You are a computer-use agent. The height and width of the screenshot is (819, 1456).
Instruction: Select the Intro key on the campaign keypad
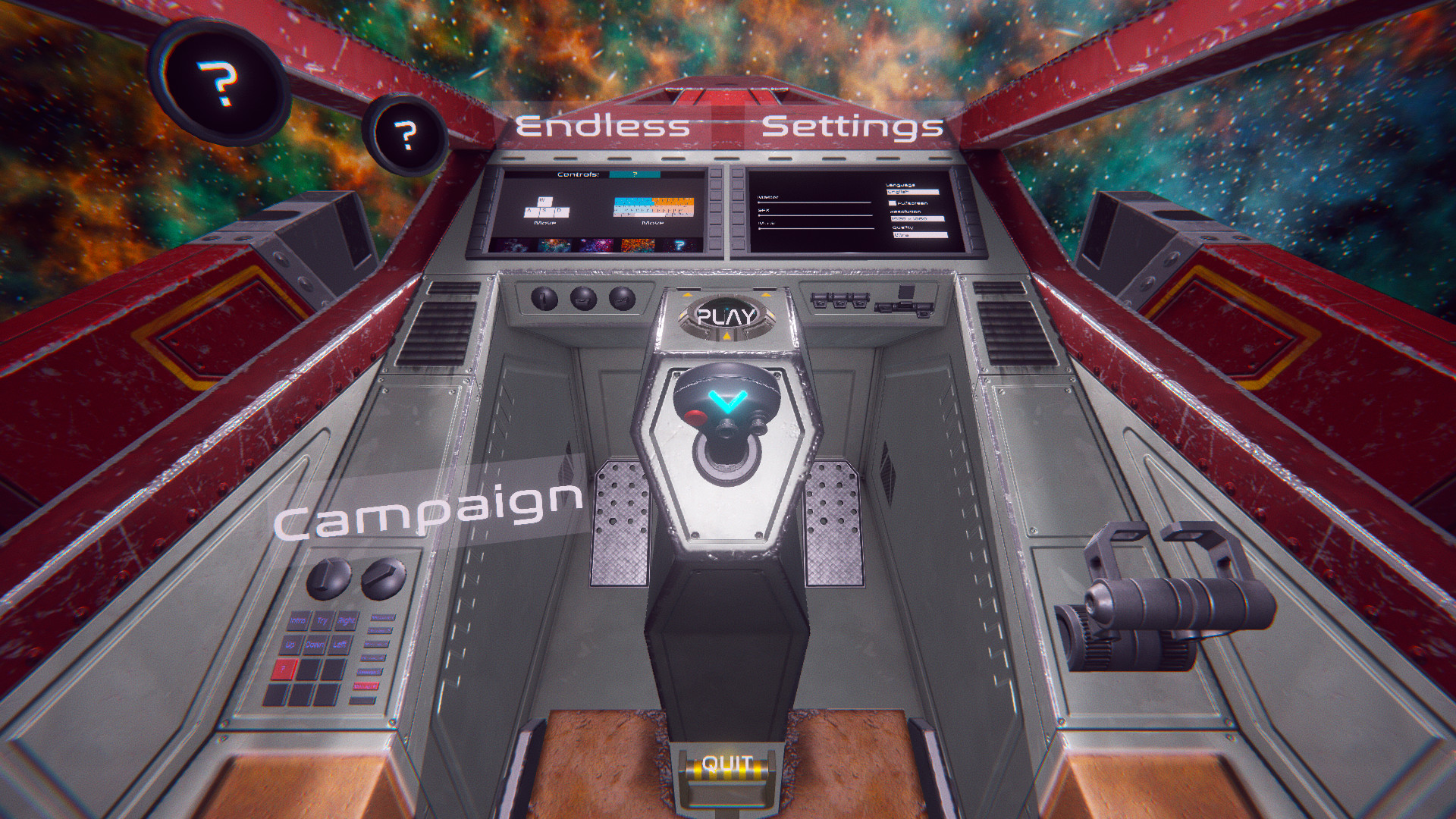(x=298, y=620)
